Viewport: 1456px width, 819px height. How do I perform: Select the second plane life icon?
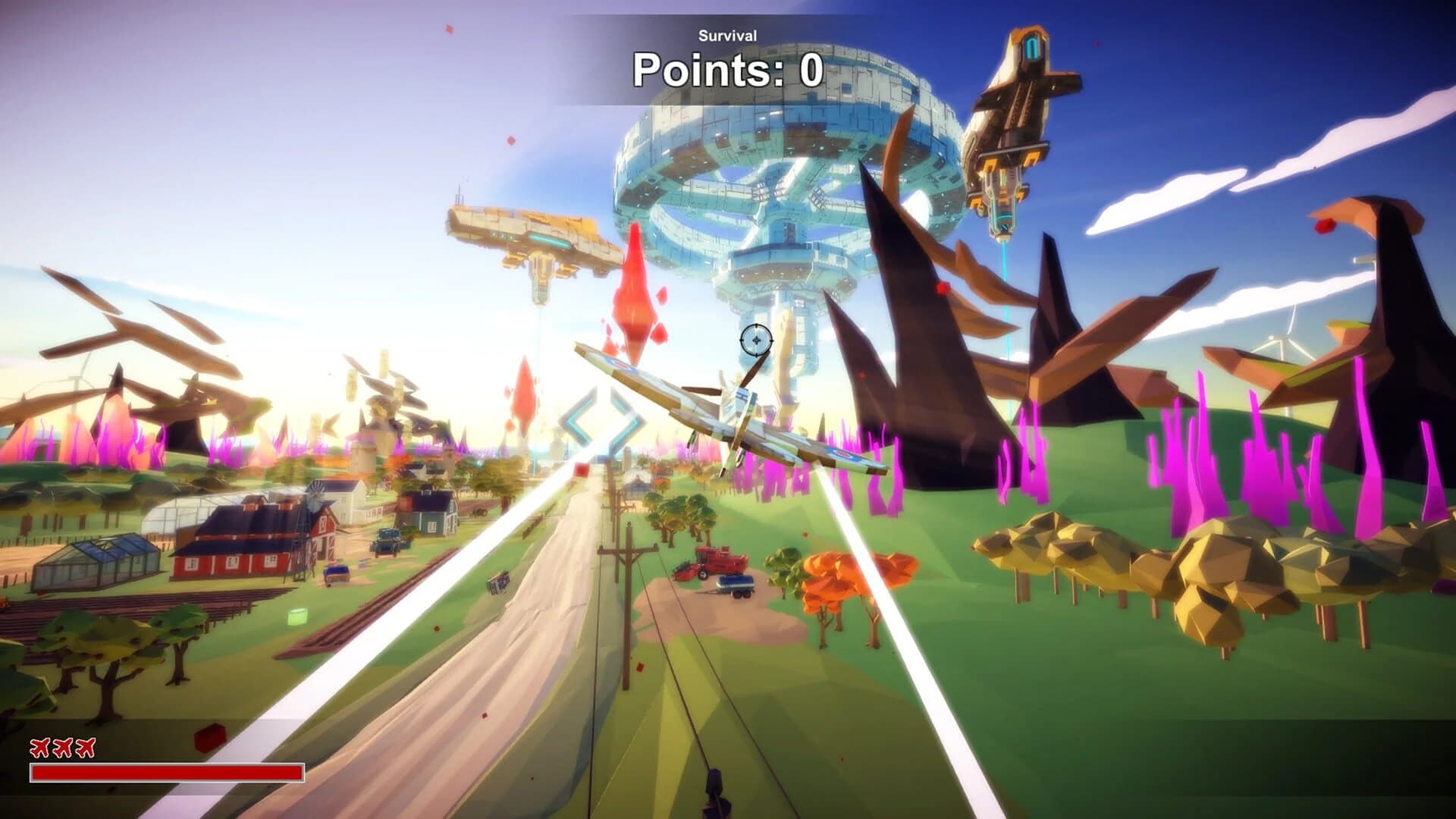(x=61, y=748)
